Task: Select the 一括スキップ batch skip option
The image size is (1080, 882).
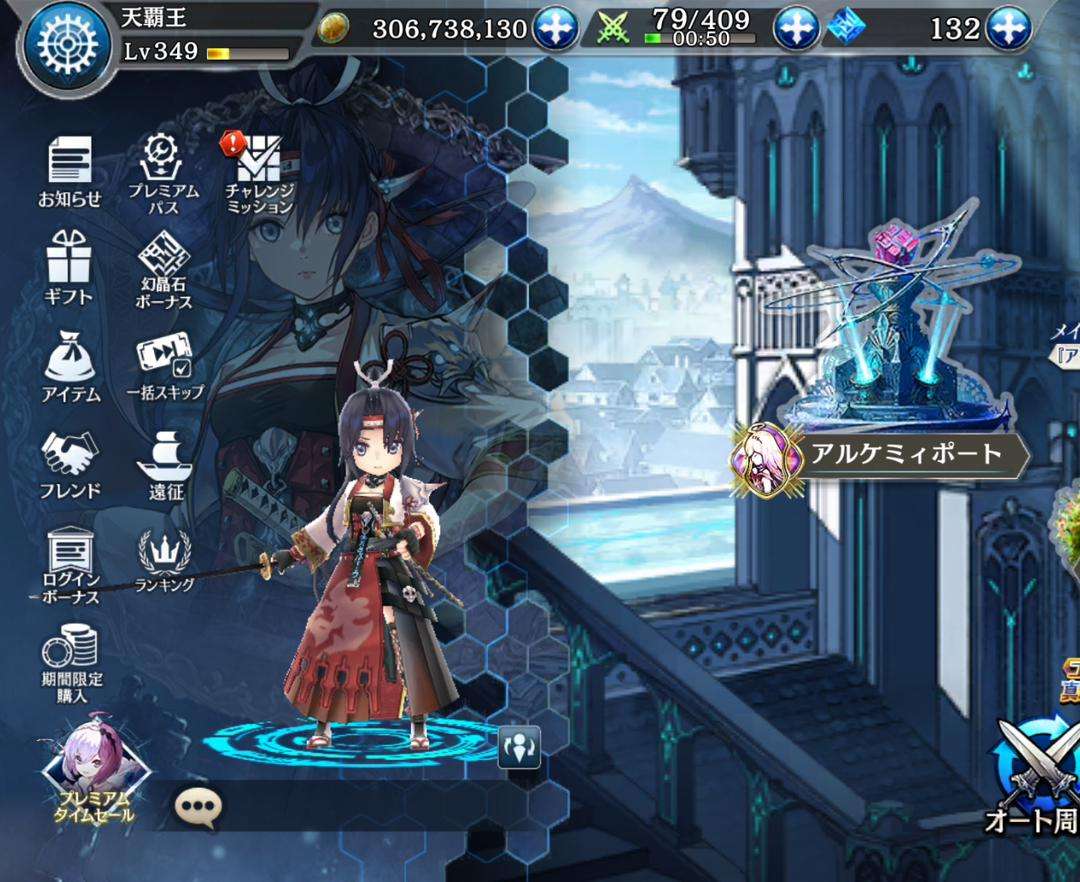Action: [x=164, y=365]
